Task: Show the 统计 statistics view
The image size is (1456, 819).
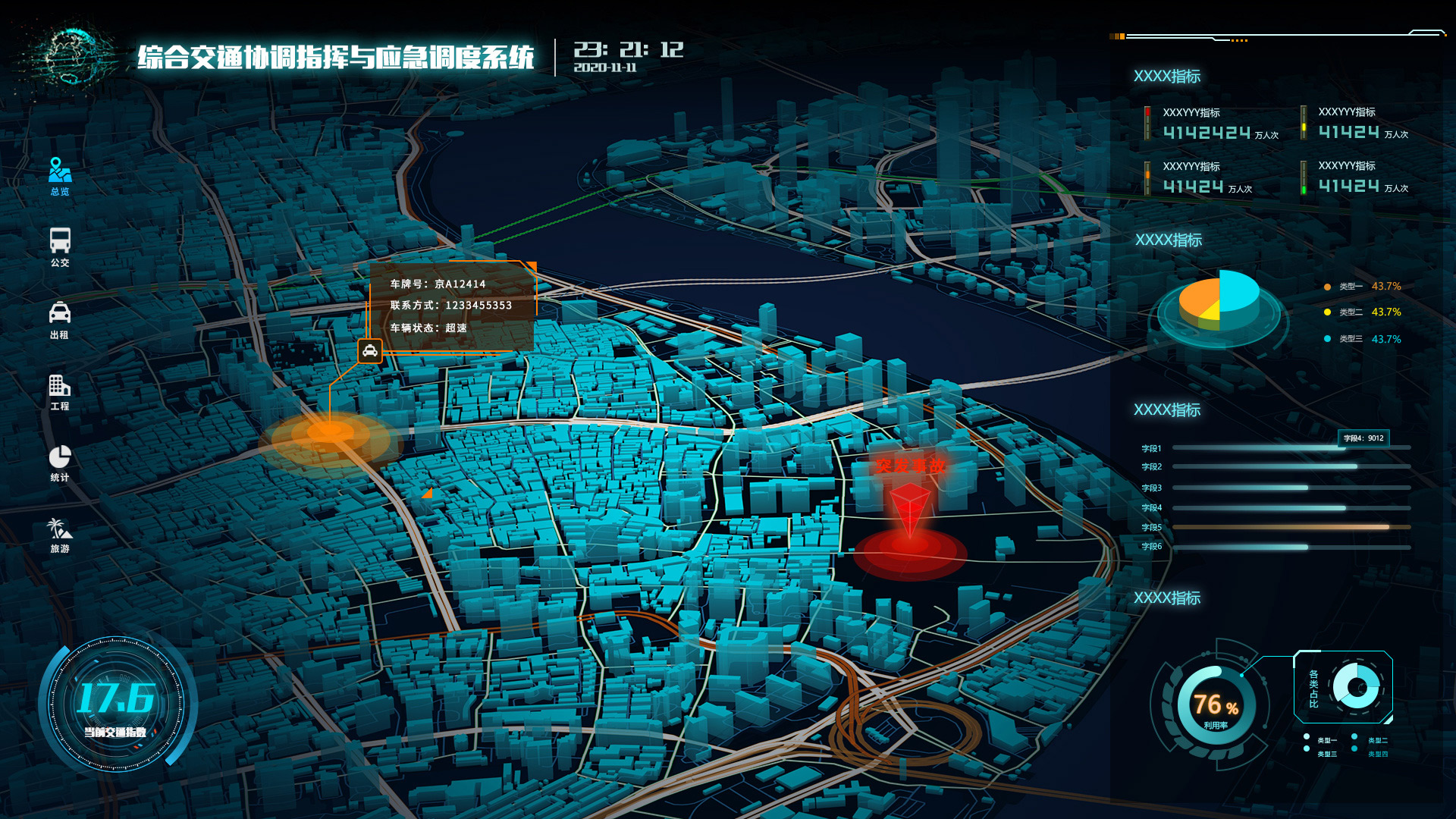Action: [x=60, y=463]
